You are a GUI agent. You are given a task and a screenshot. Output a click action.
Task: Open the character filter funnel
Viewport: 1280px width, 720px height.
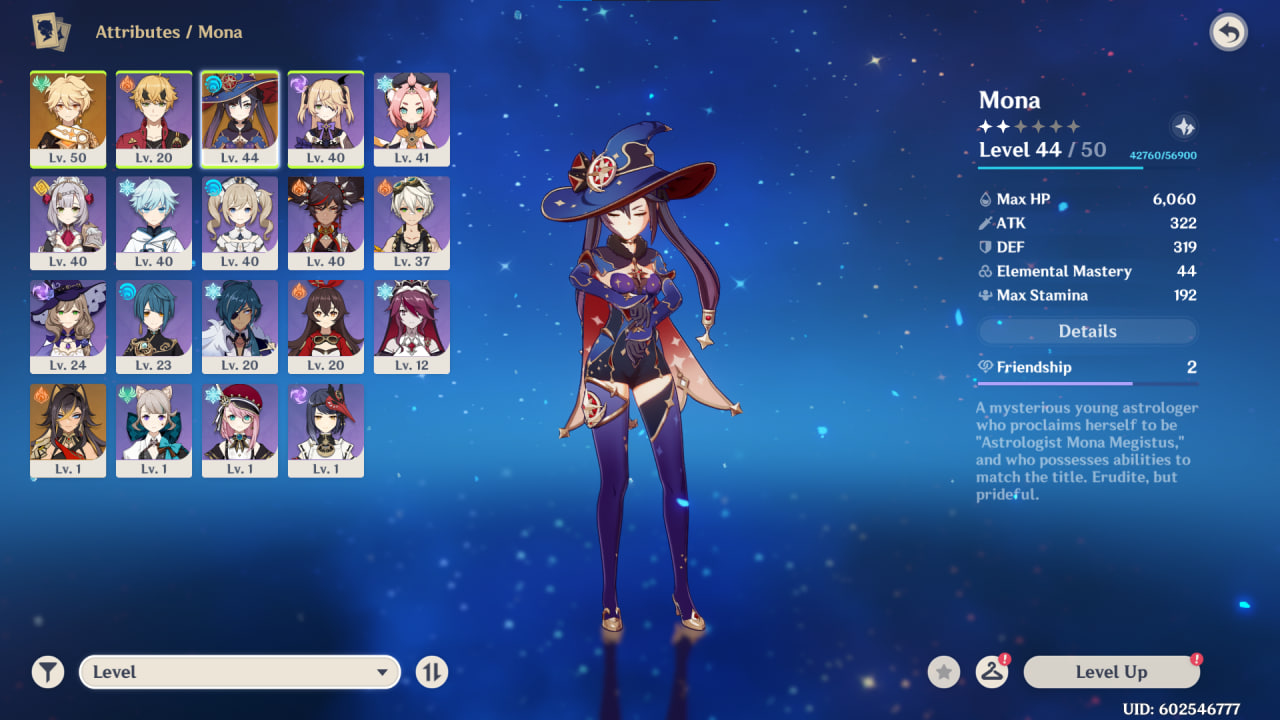click(47, 672)
